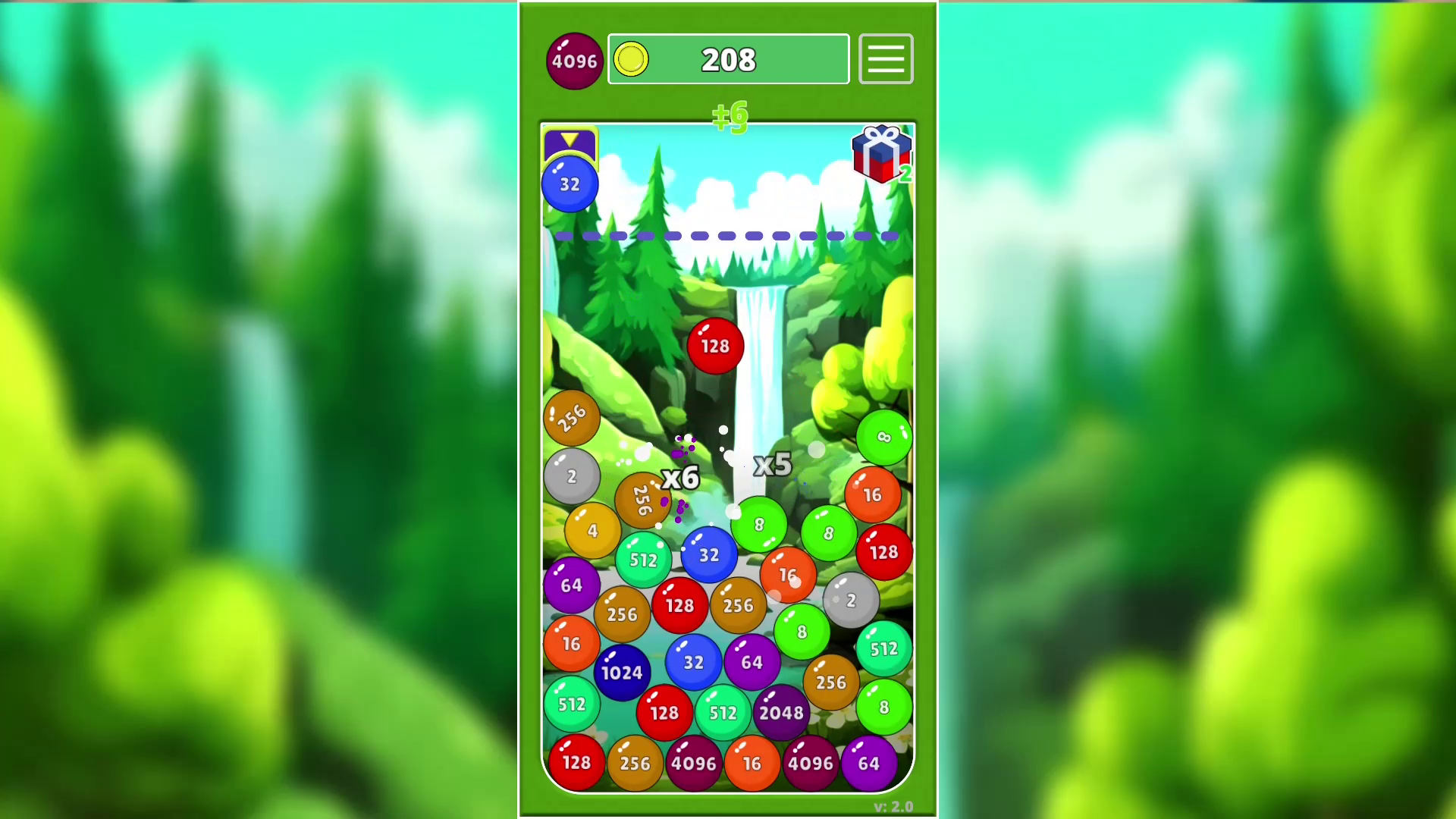Tap the purple 64 ball at bottom right
This screenshot has width=1456, height=819.
(x=869, y=764)
